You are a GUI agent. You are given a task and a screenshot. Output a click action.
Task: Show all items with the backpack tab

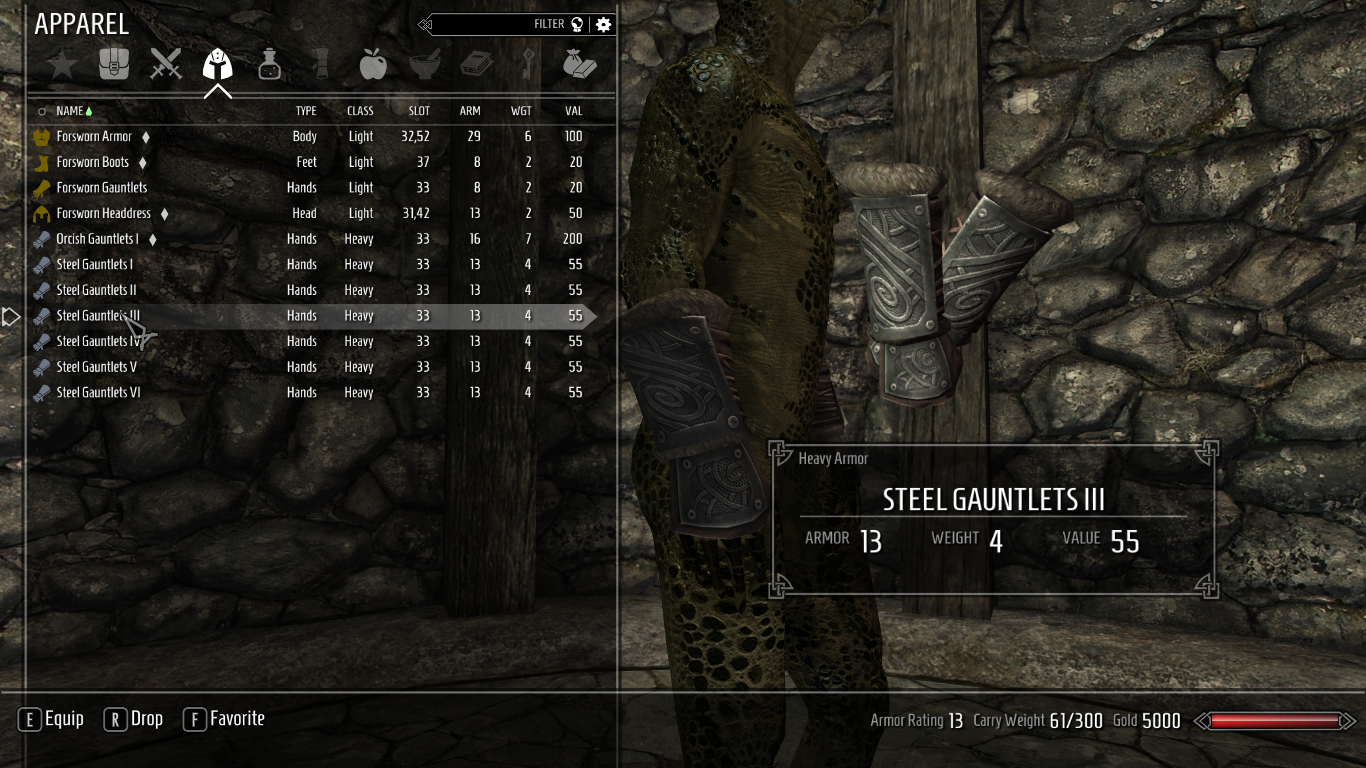(114, 65)
